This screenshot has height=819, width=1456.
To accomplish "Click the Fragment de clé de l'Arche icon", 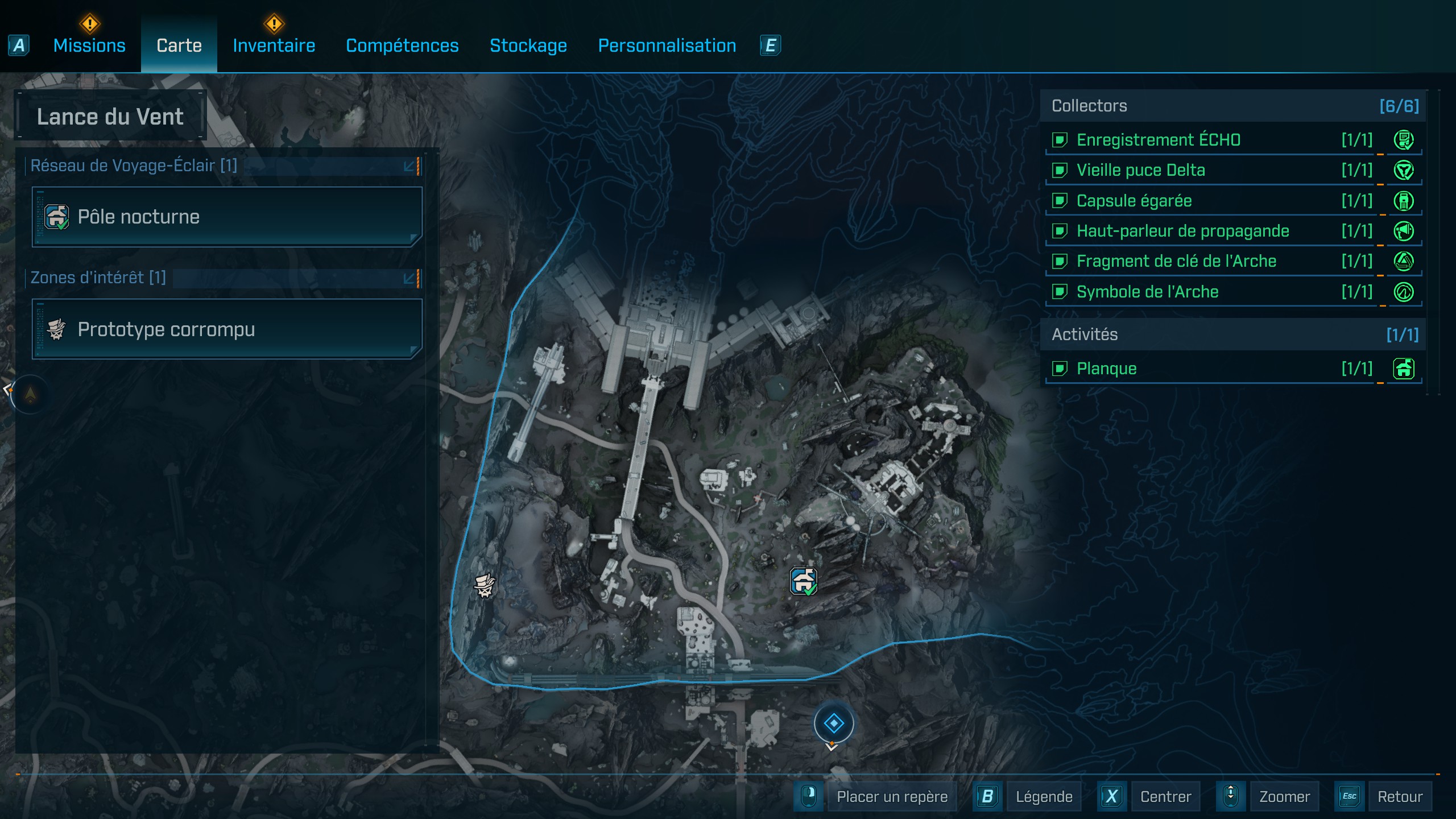I will pos(1404,261).
